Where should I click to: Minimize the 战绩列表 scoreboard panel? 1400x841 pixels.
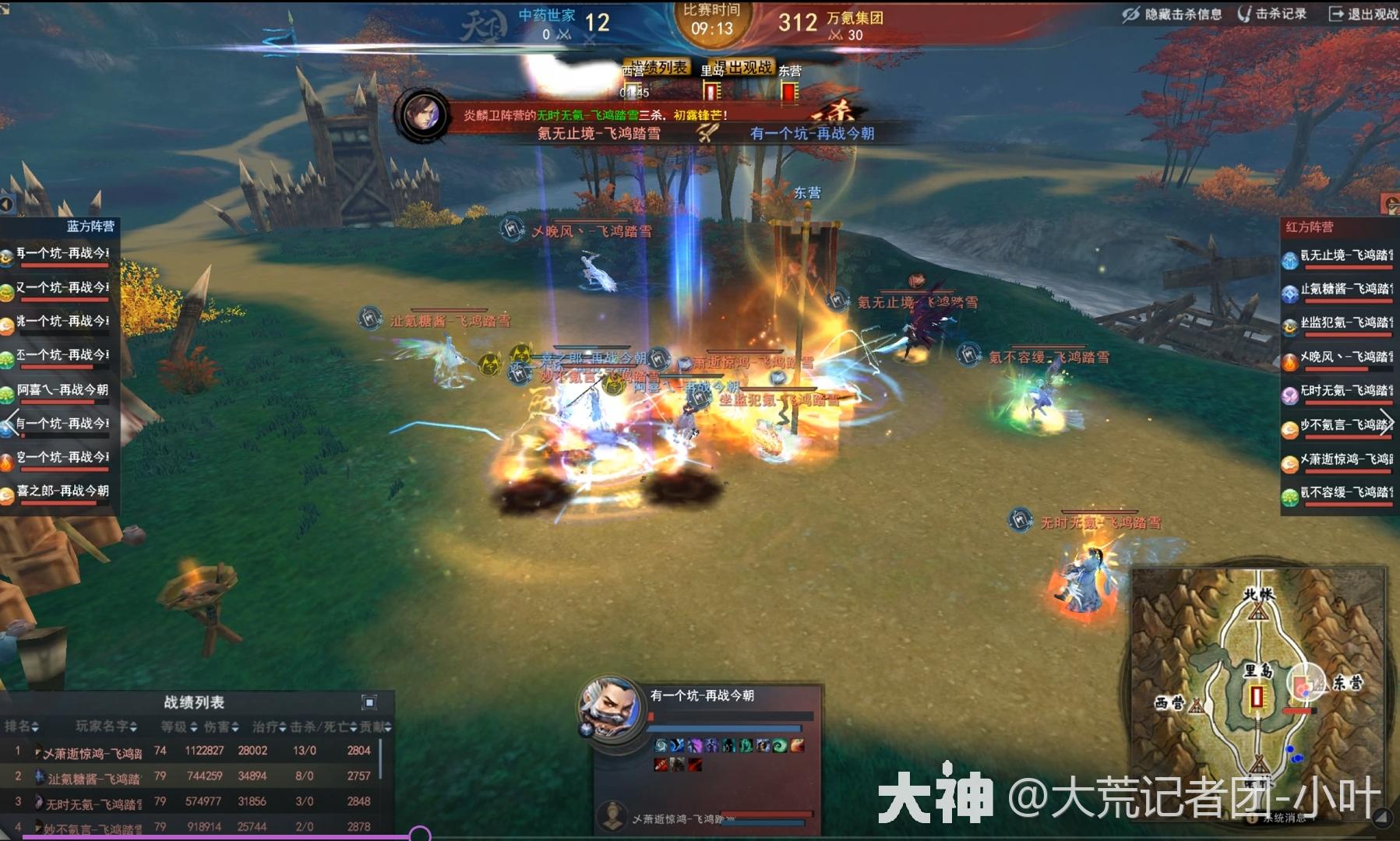point(369,702)
